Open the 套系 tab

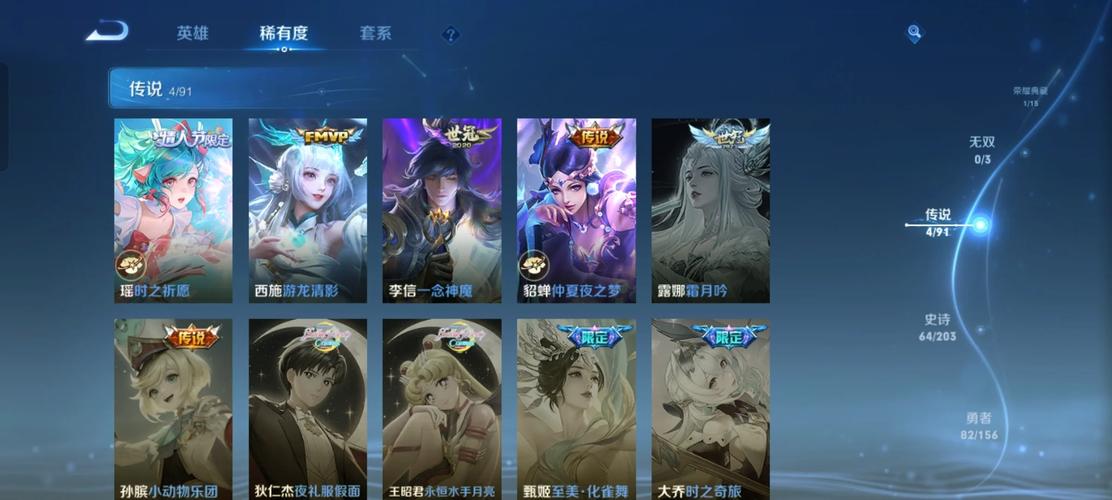pos(375,33)
